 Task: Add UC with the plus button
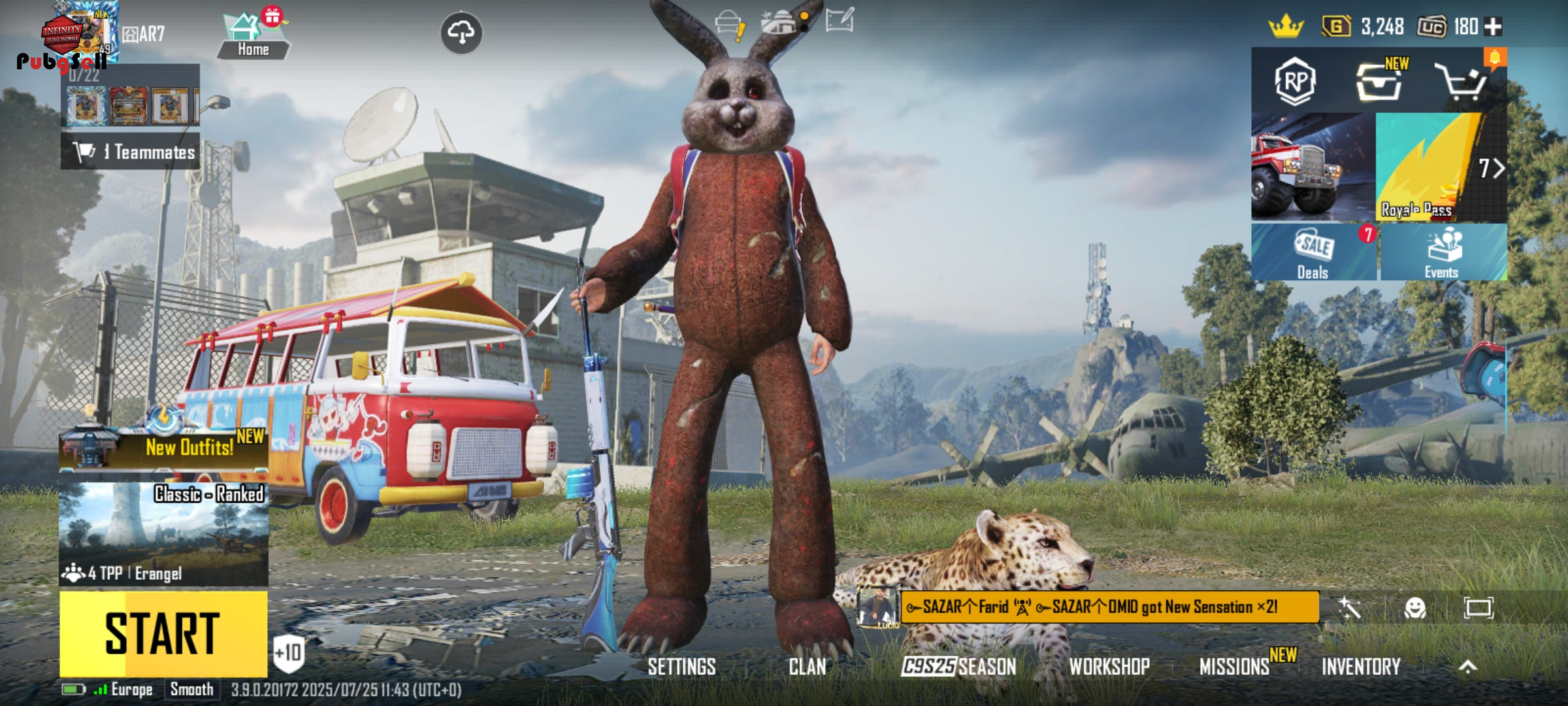[x=1493, y=27]
